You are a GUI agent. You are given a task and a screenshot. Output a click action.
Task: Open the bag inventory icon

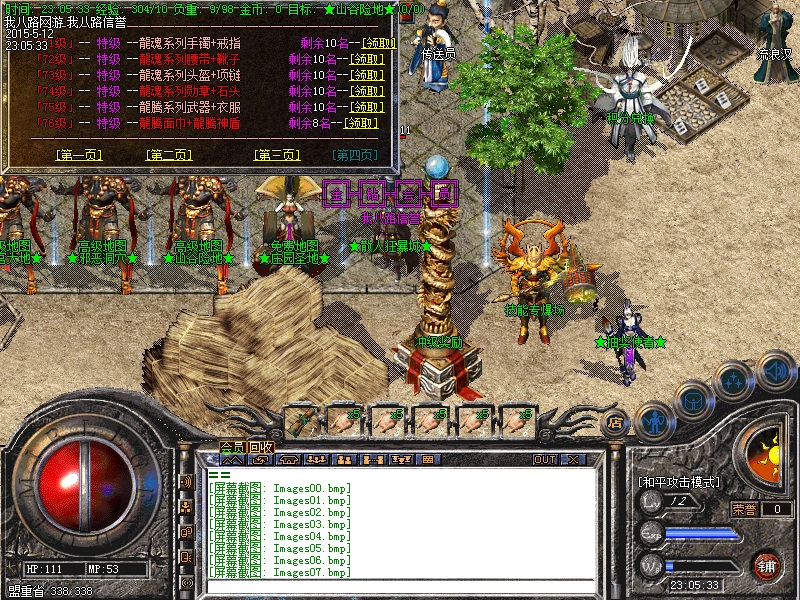click(692, 397)
